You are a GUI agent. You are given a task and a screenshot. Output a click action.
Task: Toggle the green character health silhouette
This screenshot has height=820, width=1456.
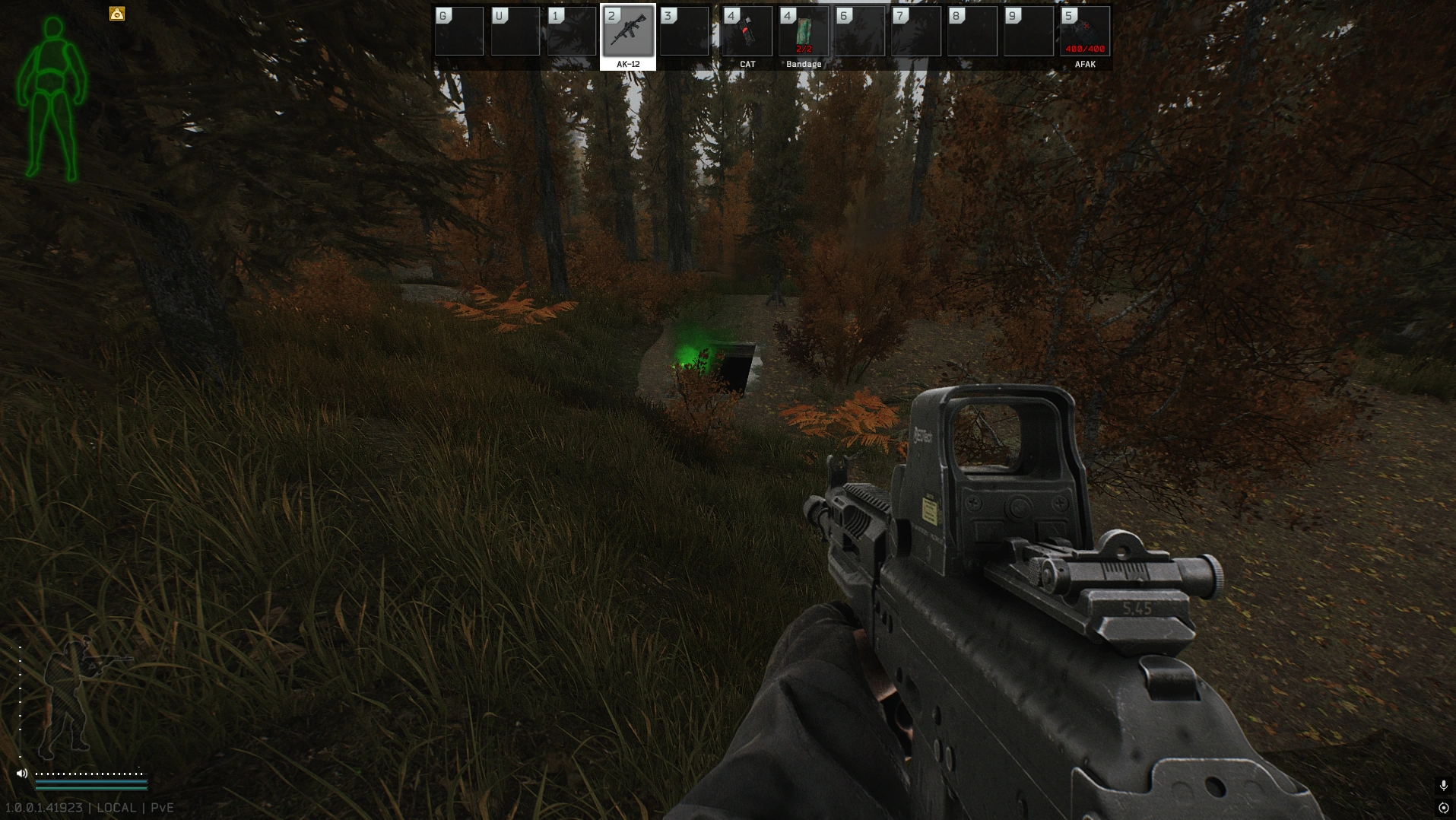tap(52, 91)
